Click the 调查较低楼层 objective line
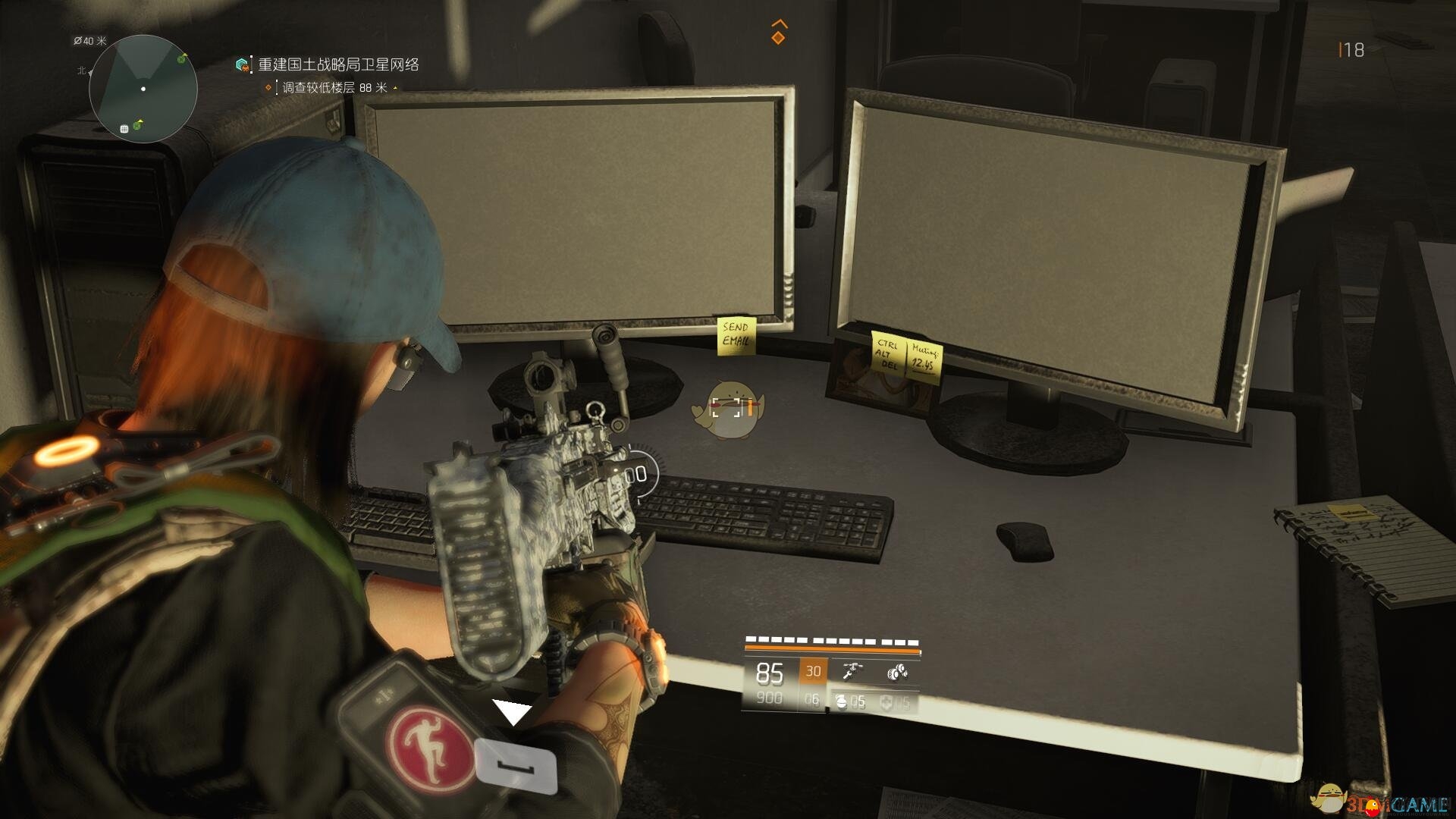 pos(334,88)
